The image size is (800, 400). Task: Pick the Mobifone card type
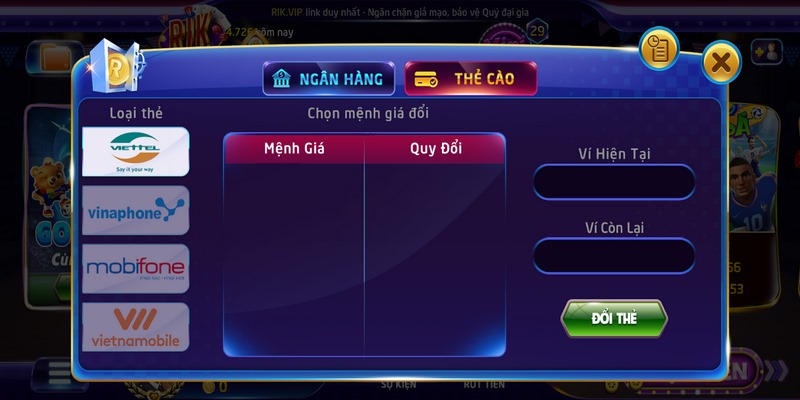point(135,268)
